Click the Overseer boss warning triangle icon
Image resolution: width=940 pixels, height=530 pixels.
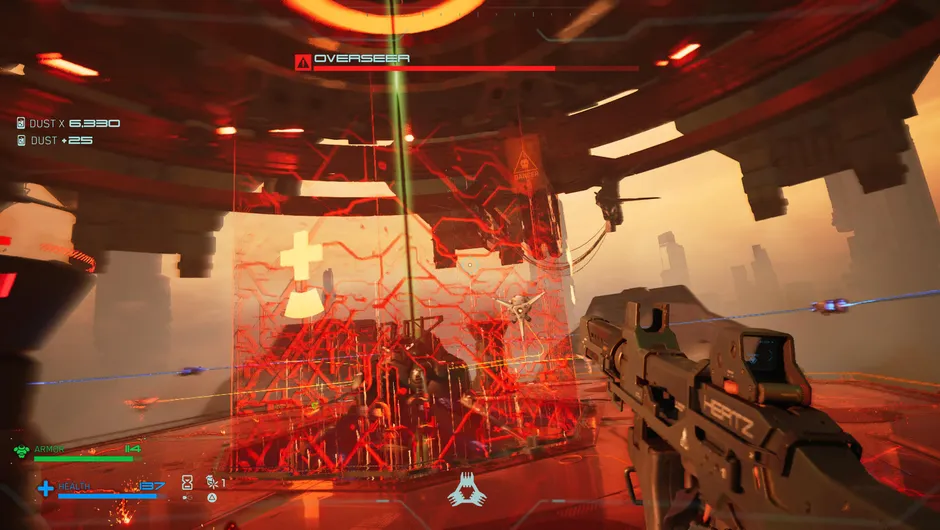302,62
